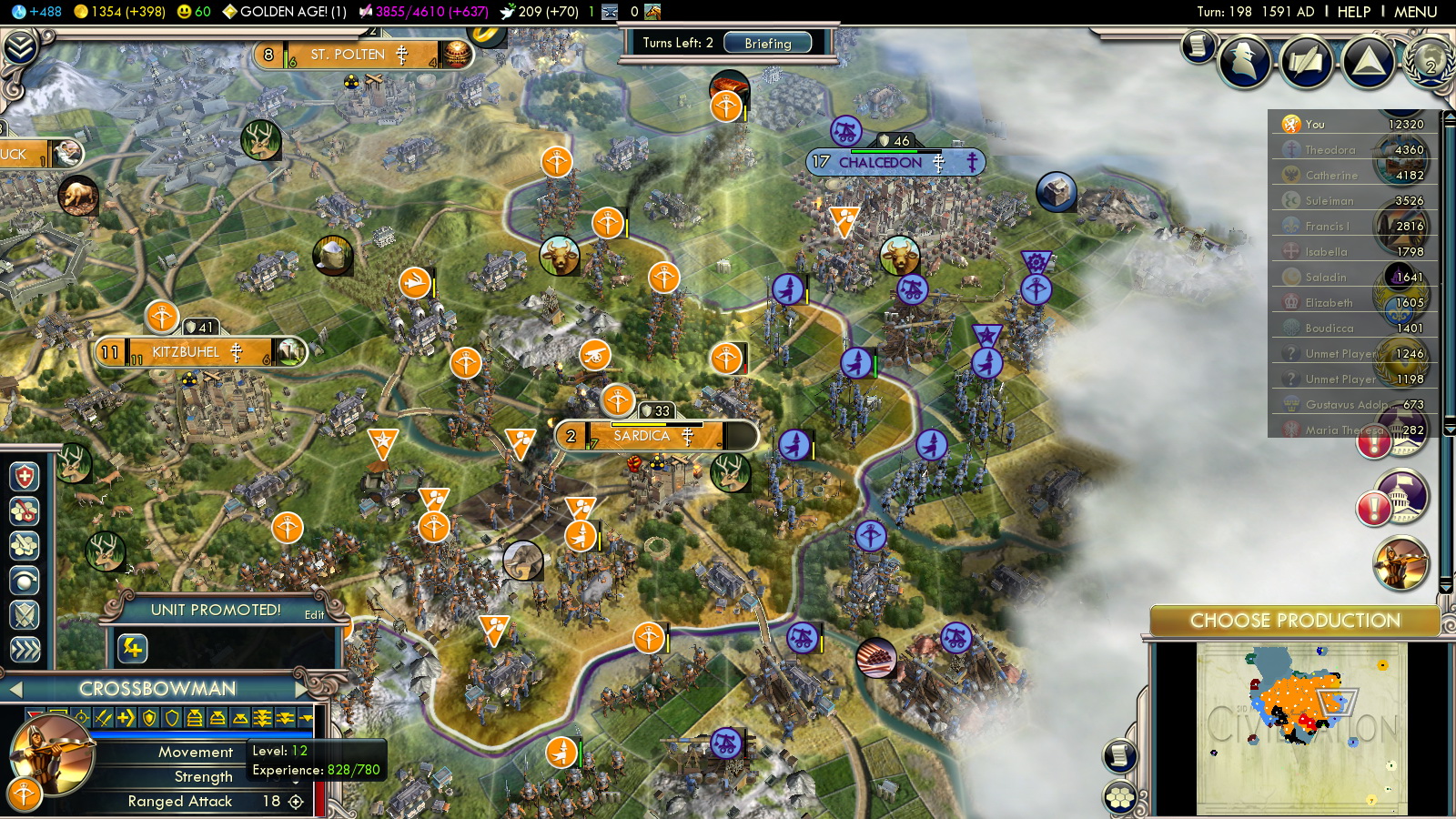
Task: Click the white triangle icon button
Action: click(1368, 62)
